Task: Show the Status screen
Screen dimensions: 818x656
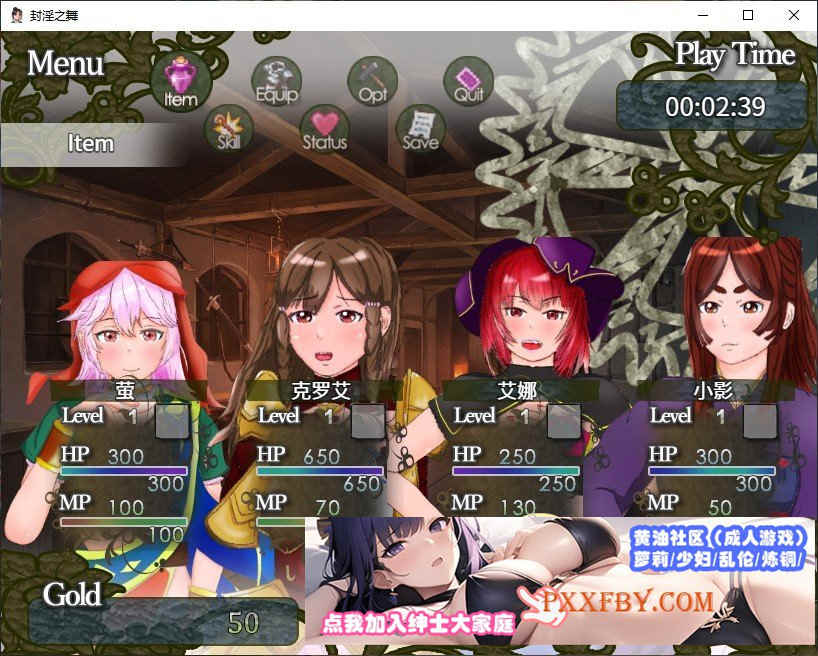Action: [324, 129]
